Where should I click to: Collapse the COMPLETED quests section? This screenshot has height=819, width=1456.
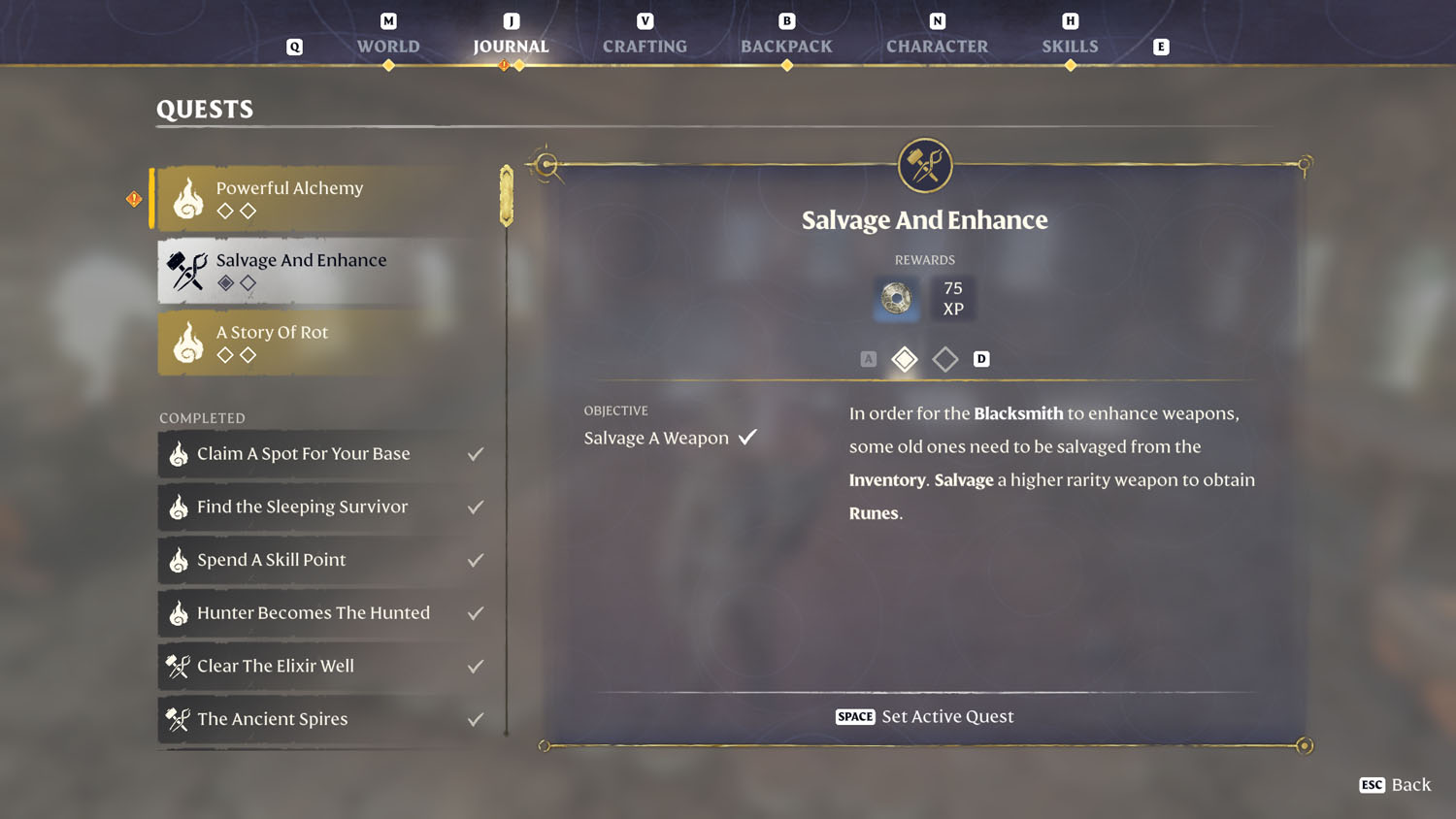[202, 417]
